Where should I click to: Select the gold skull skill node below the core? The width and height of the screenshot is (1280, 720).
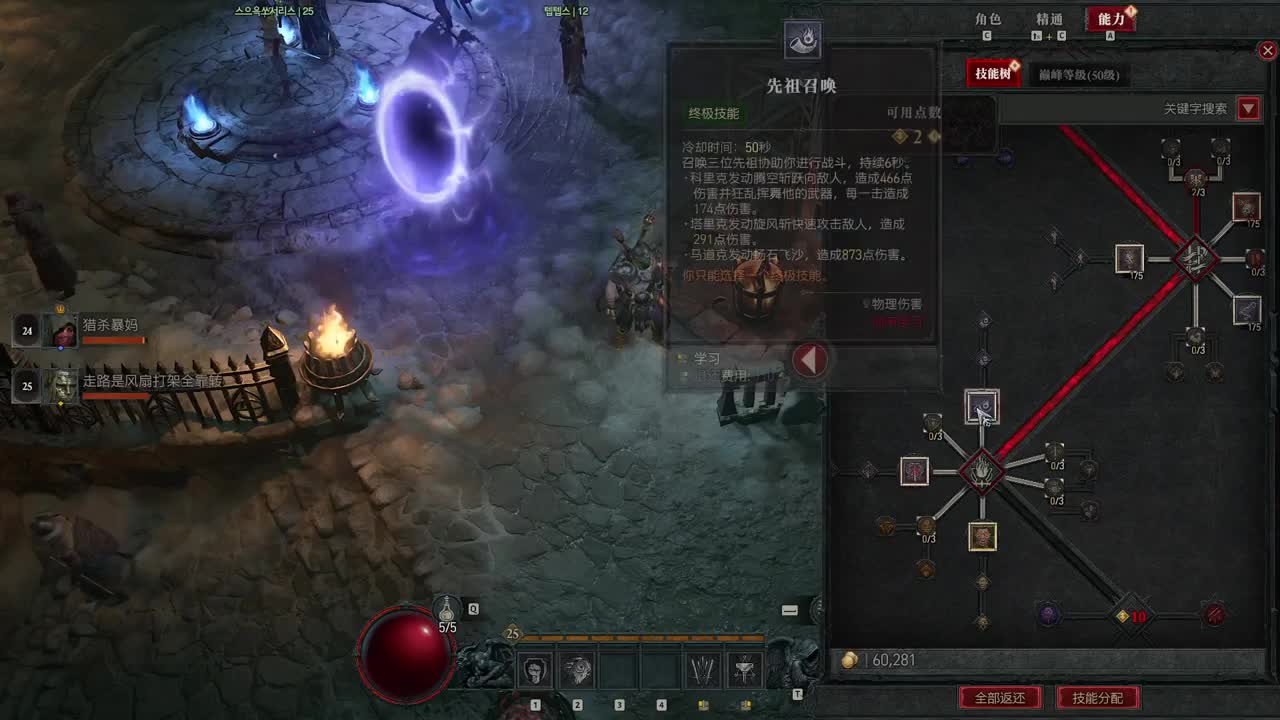coord(982,536)
